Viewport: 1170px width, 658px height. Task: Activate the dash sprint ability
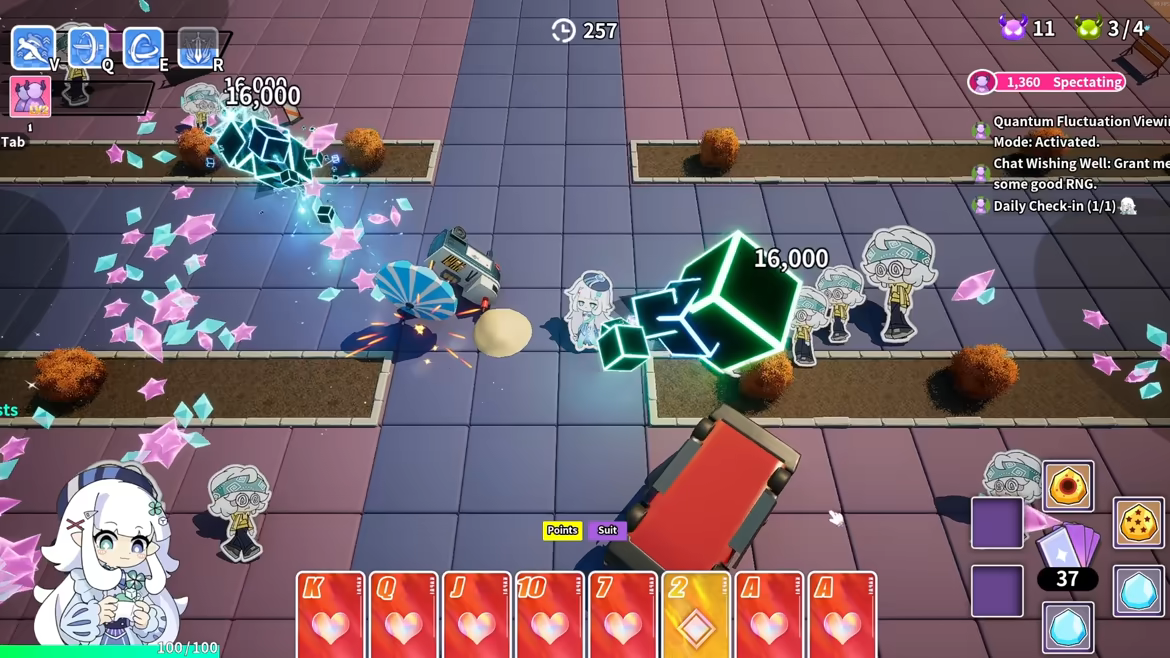33,47
